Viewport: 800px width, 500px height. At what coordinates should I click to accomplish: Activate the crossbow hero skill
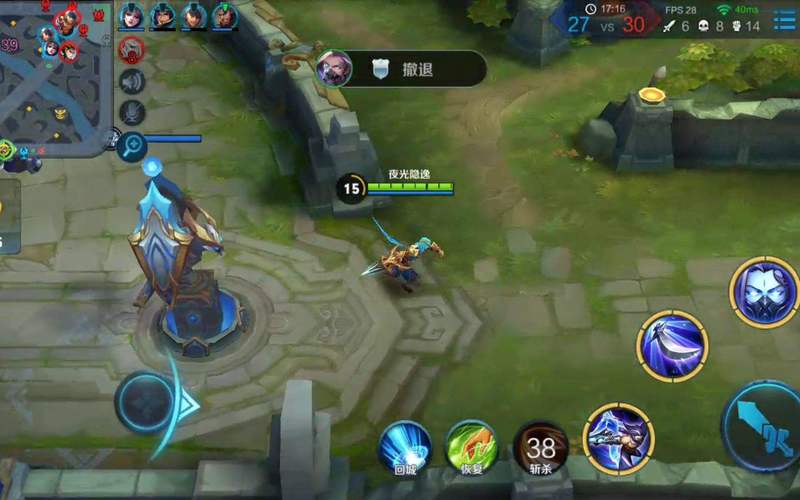tap(618, 438)
